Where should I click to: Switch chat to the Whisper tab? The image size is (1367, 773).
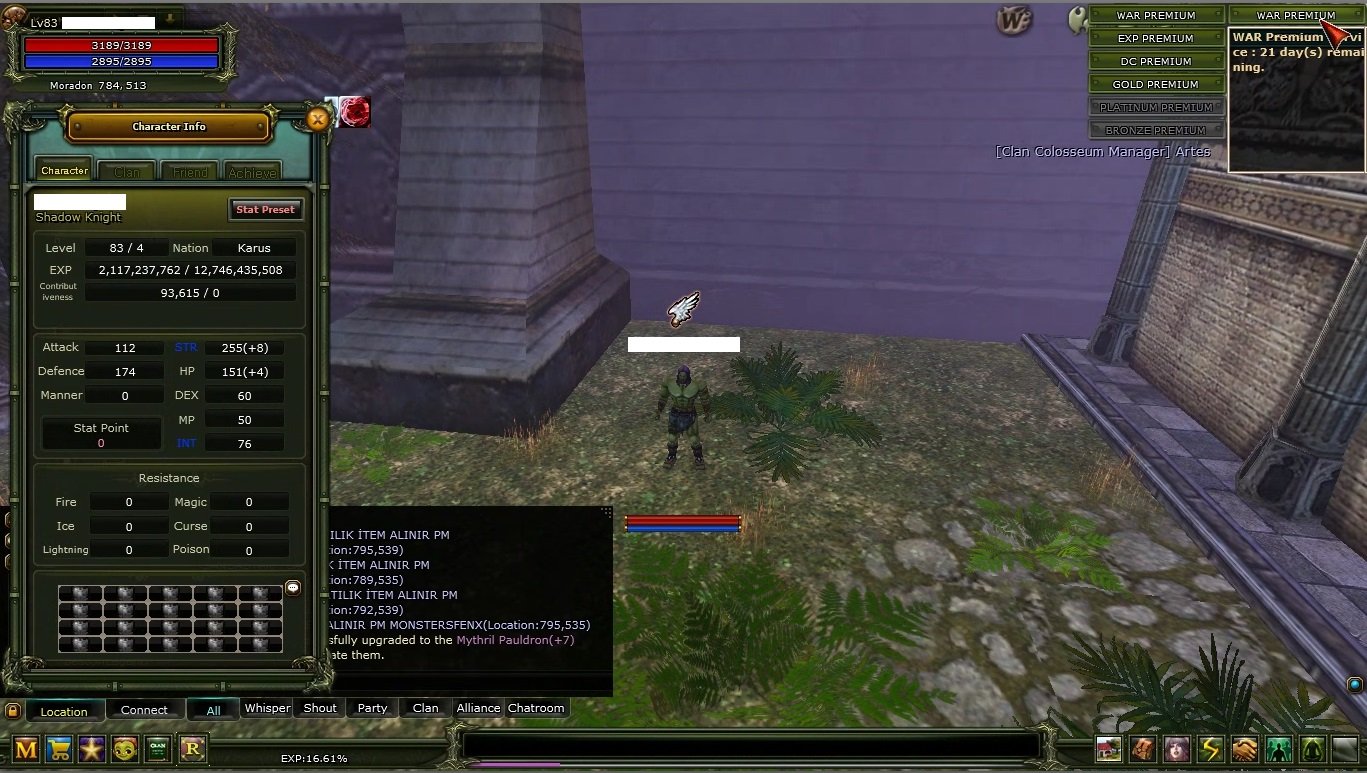pos(267,708)
